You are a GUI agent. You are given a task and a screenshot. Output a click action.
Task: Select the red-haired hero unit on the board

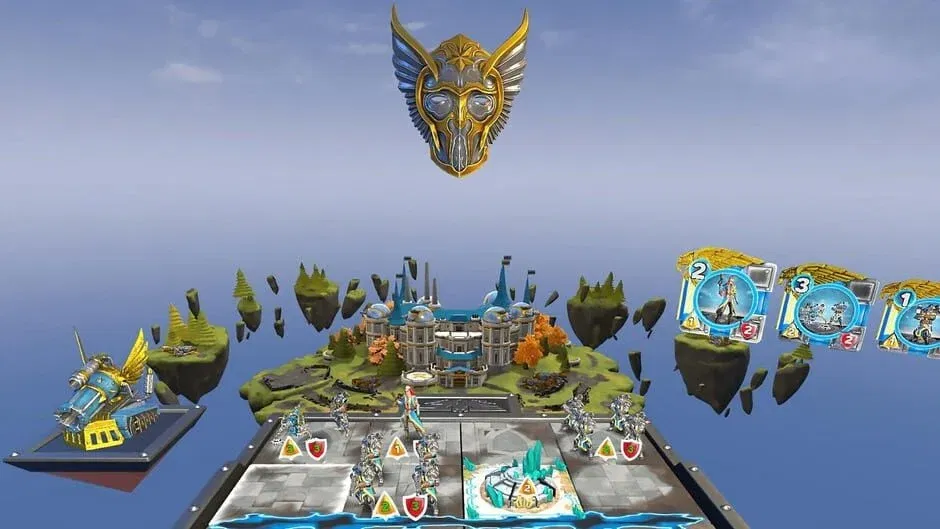coord(412,411)
